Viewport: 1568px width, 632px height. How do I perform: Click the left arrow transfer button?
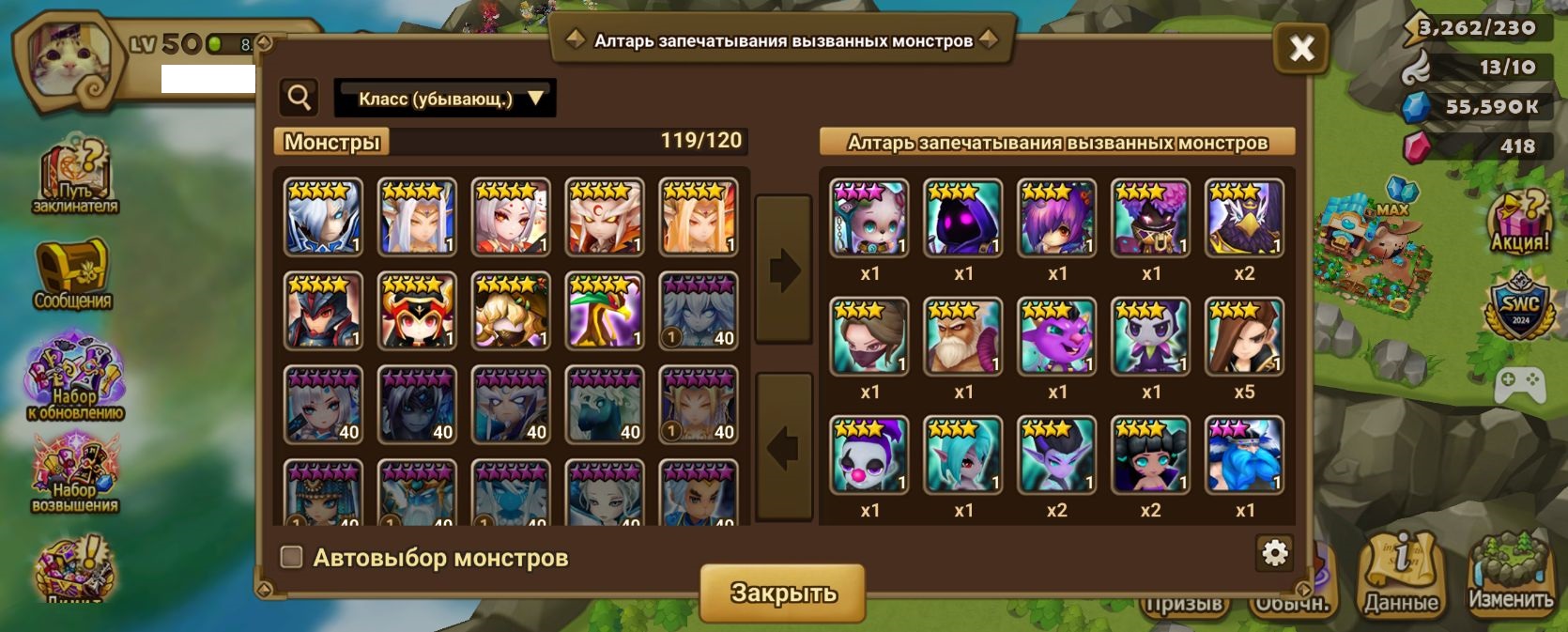click(x=783, y=447)
